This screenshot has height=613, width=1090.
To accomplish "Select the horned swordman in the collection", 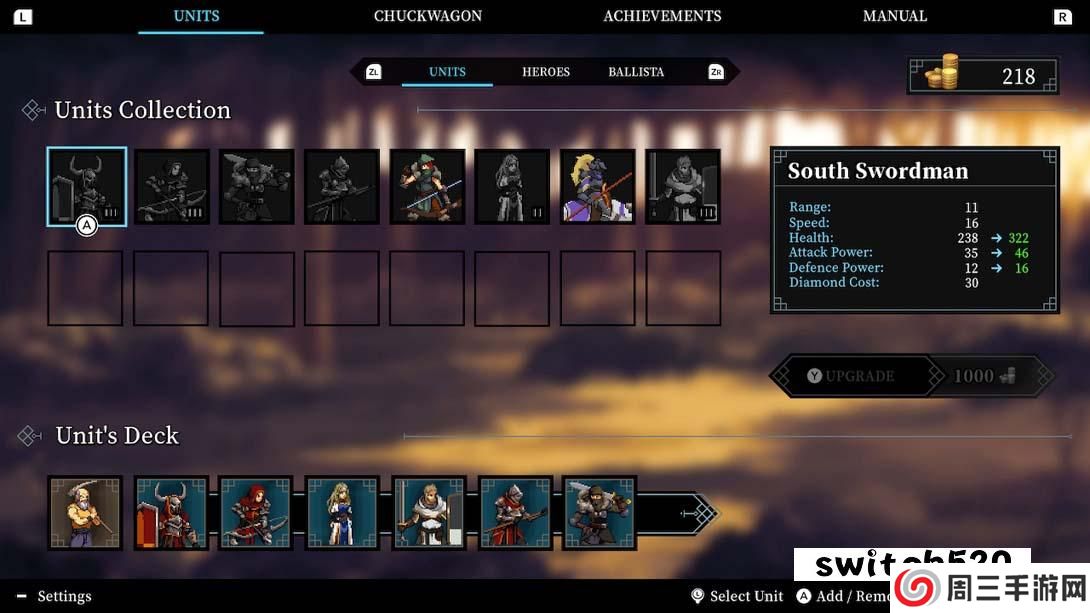I will 86,187.
